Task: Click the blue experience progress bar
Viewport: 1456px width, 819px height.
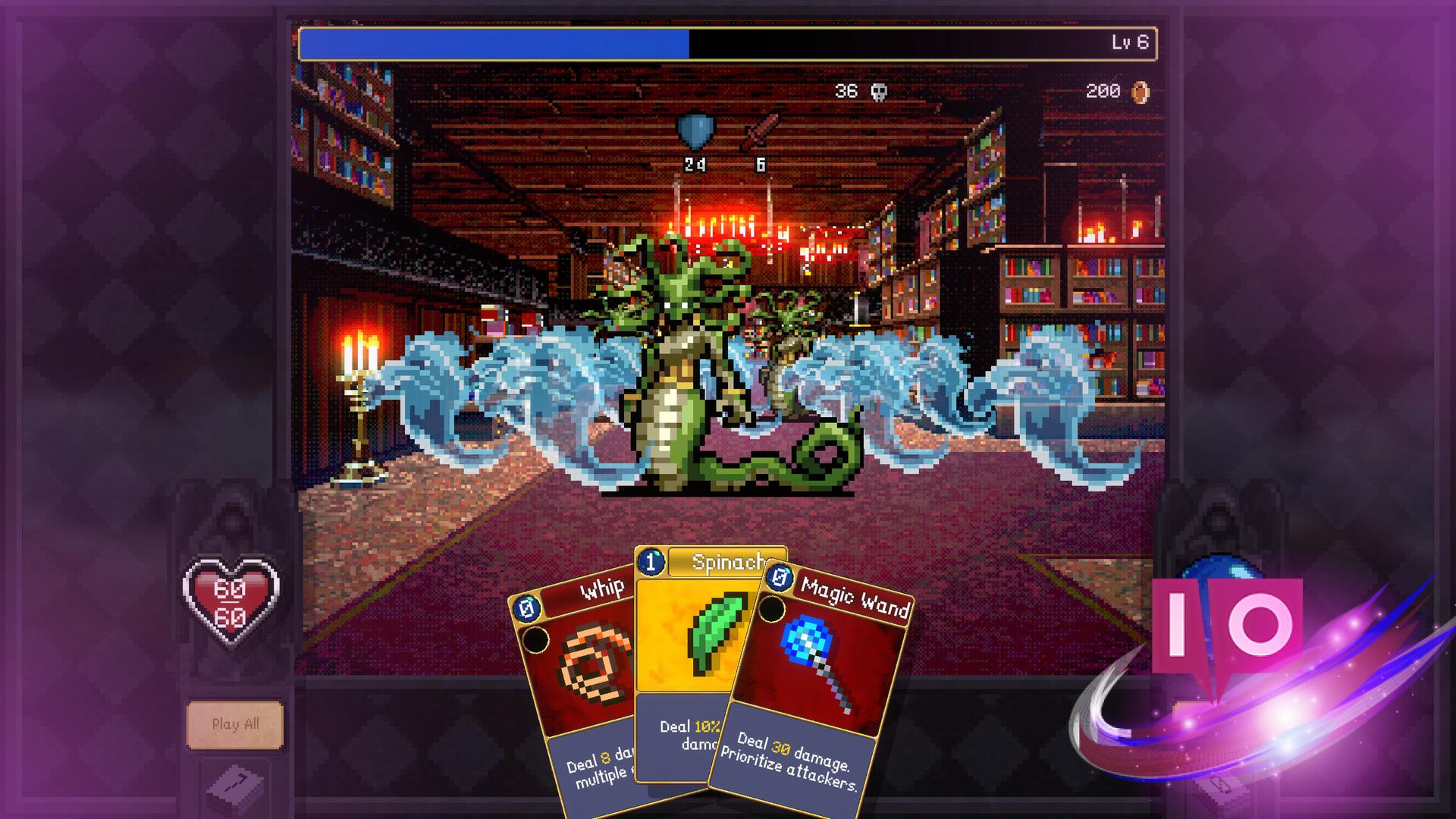Action: pos(493,43)
